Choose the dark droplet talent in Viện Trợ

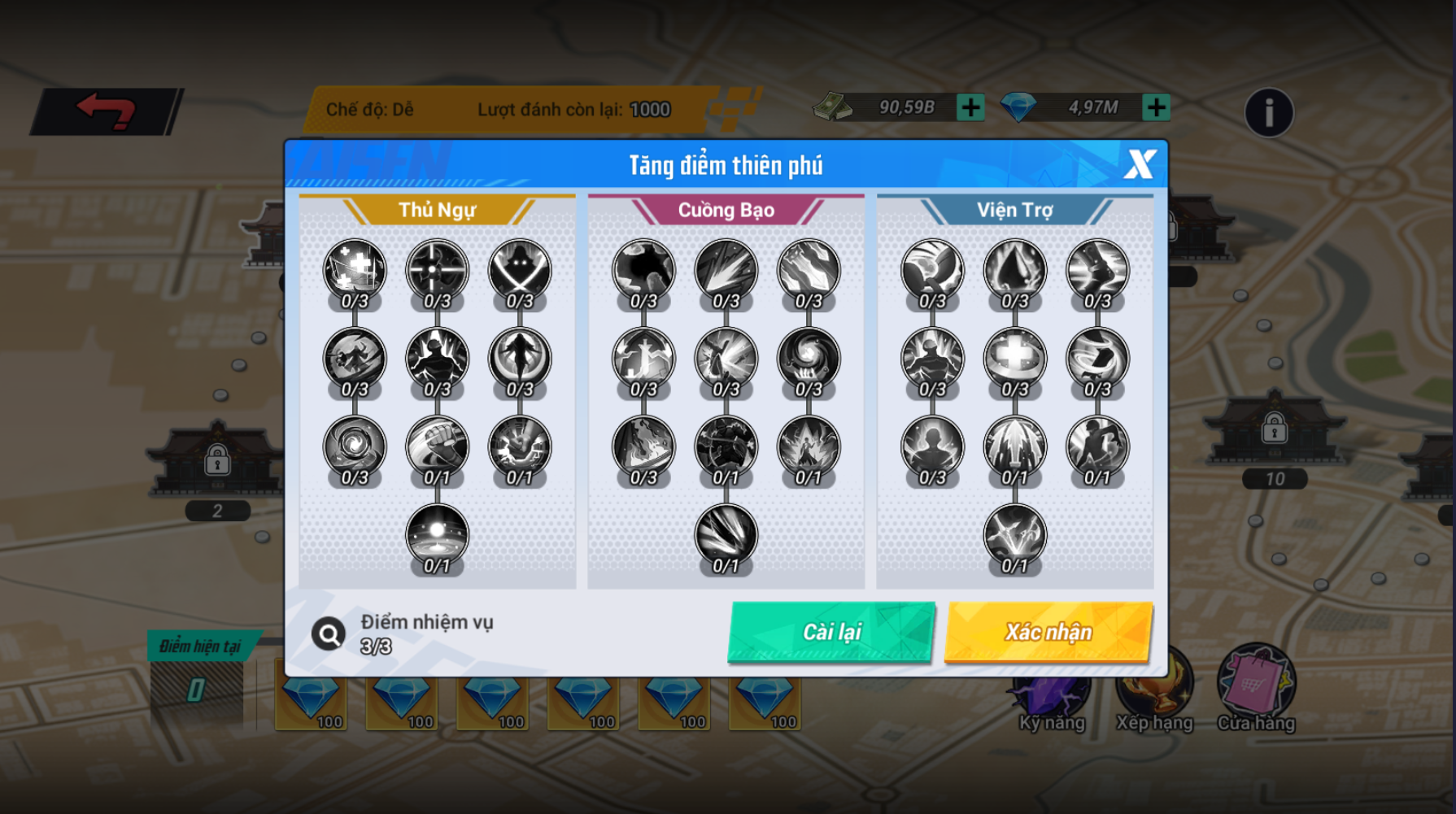click(x=1014, y=270)
